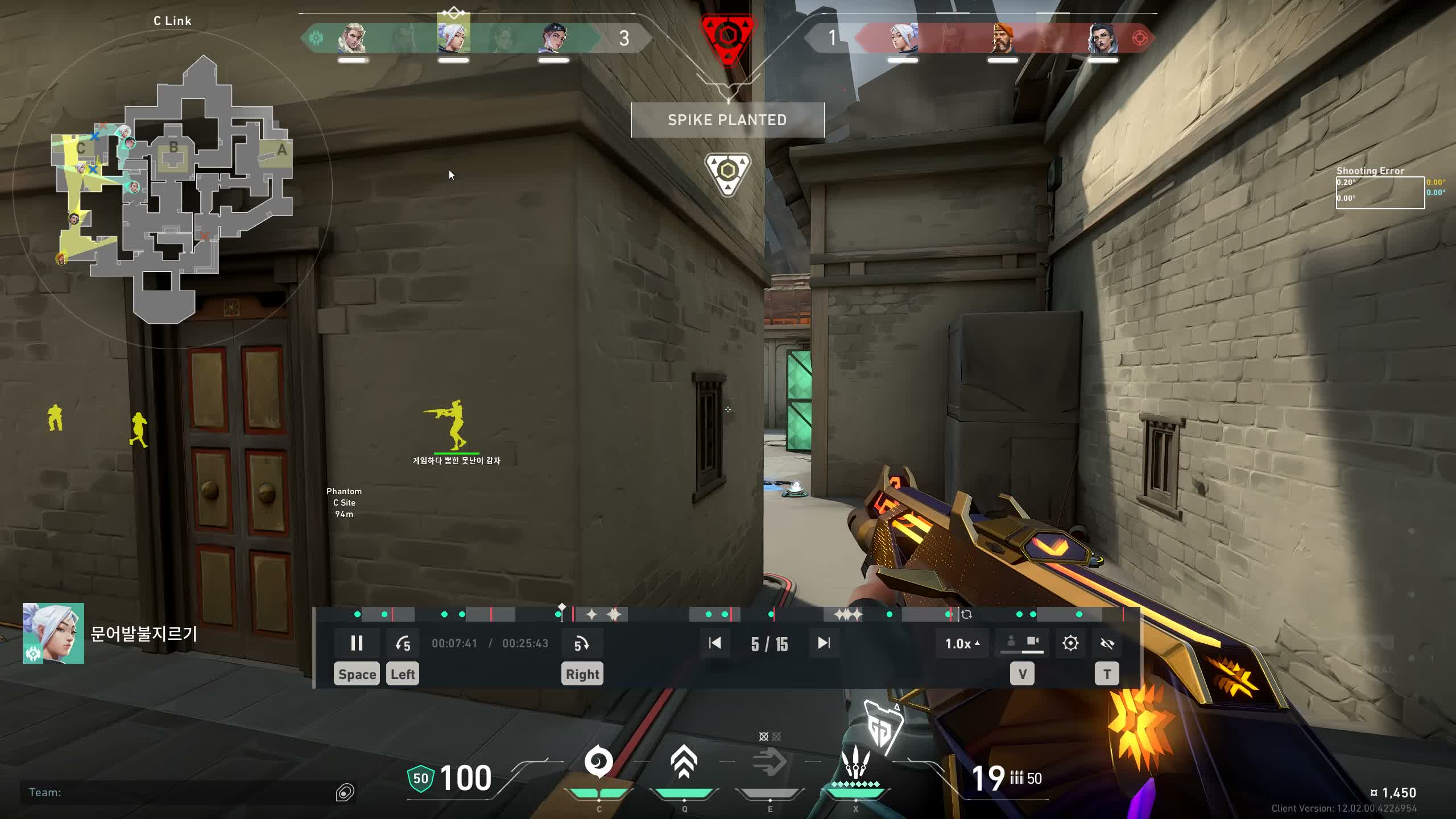Toggle the camera view mode switch
The width and height of the screenshot is (1456, 819).
(x=1022, y=643)
